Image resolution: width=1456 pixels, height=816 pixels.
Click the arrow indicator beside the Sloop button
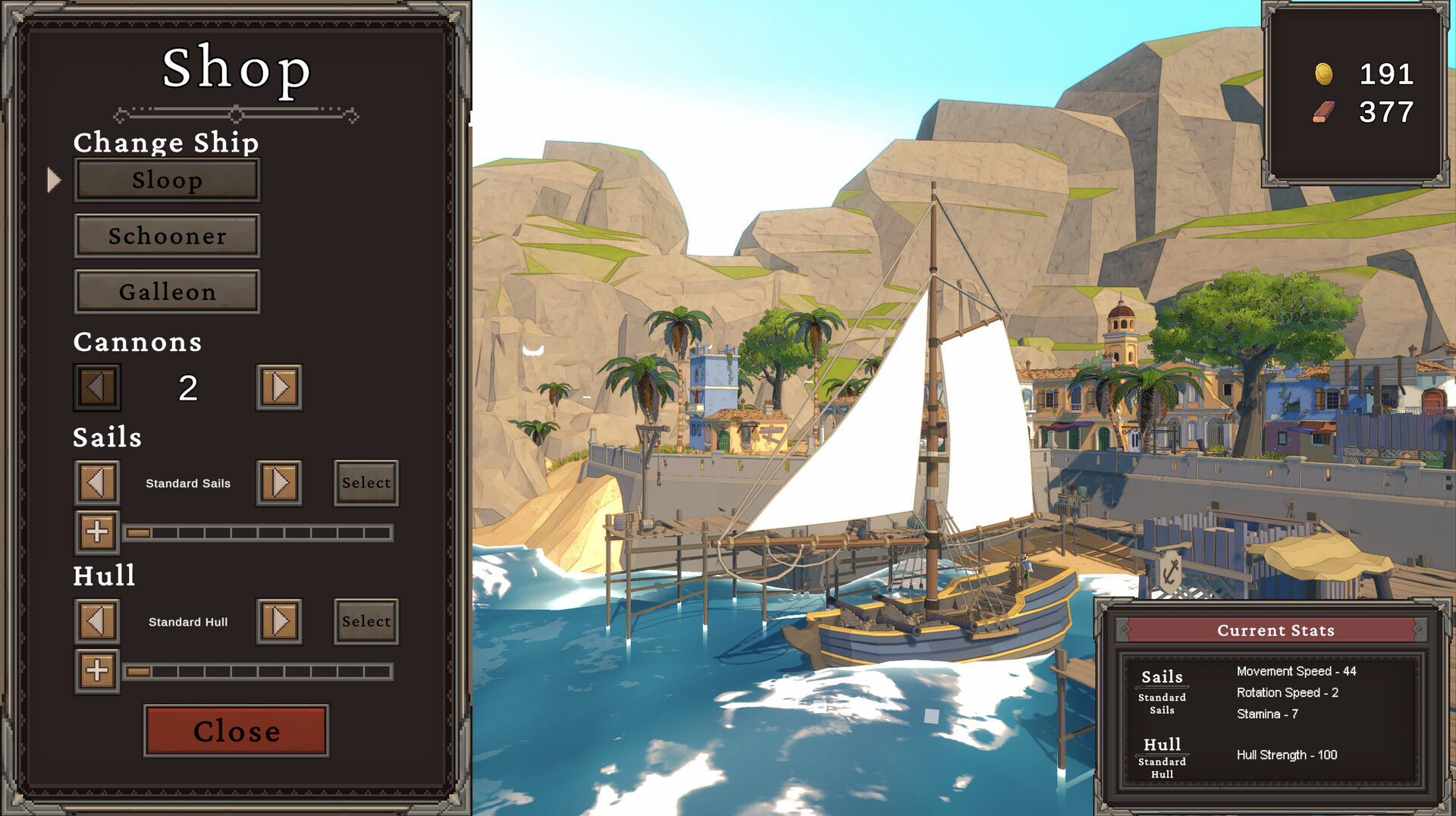coord(54,180)
